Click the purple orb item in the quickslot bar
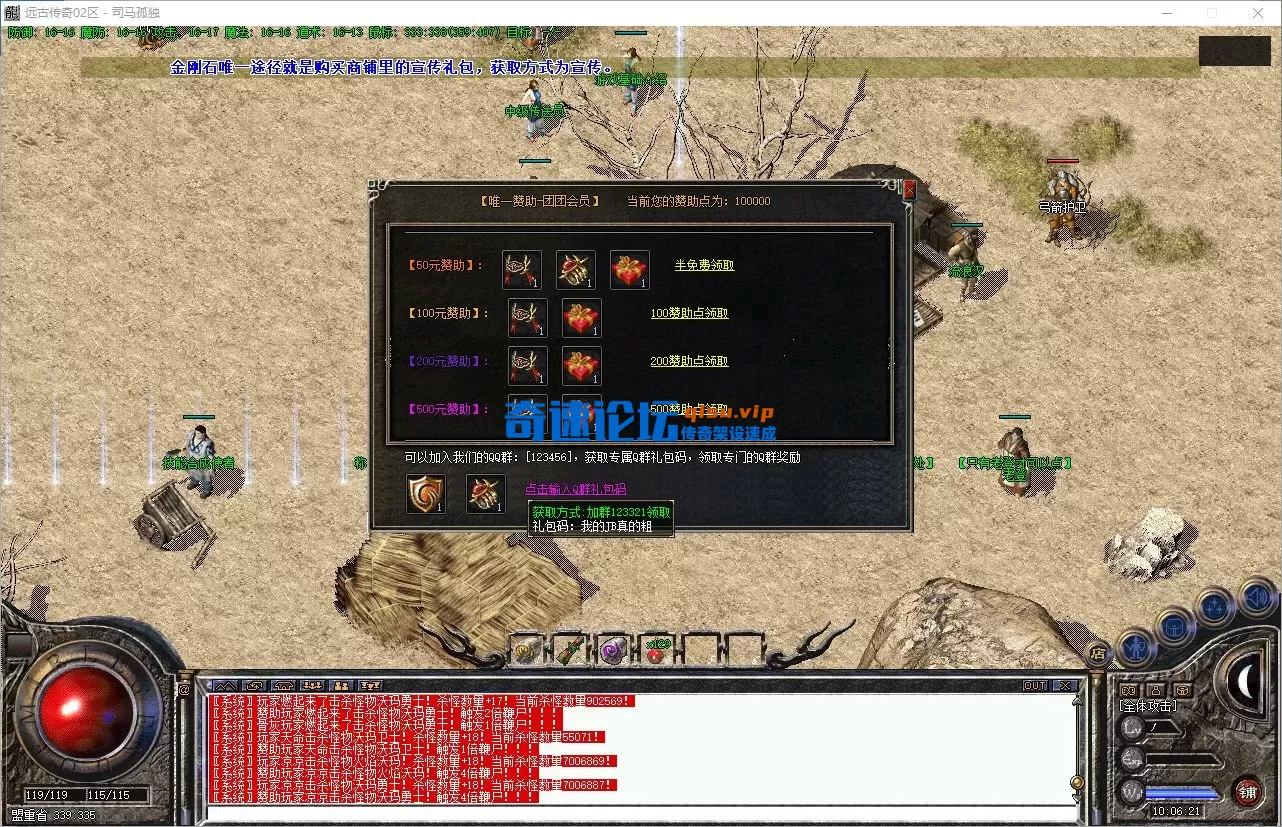 pyautogui.click(x=613, y=650)
